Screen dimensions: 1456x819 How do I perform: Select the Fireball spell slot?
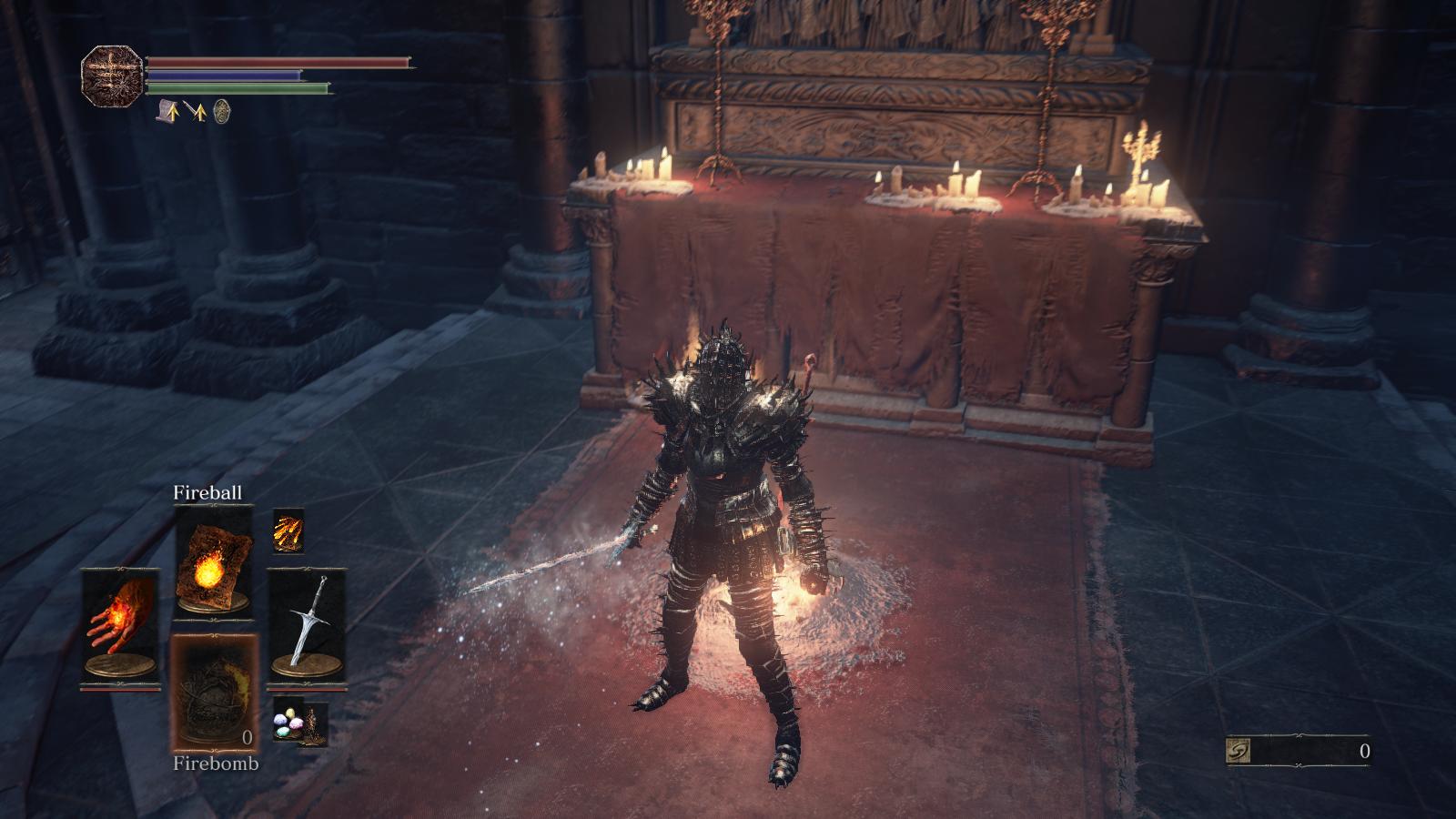(214, 559)
